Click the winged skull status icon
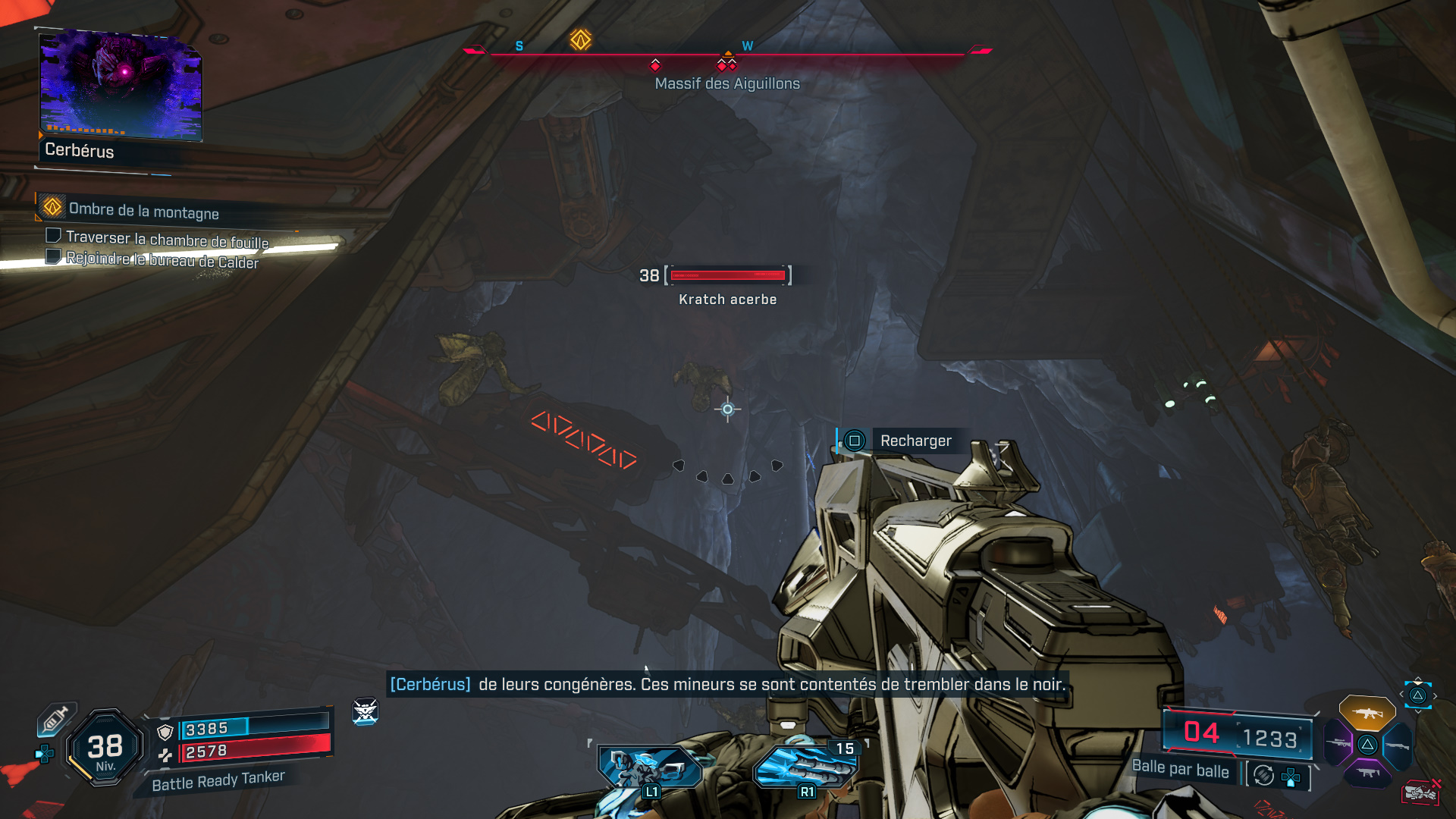1456x819 pixels. (366, 711)
